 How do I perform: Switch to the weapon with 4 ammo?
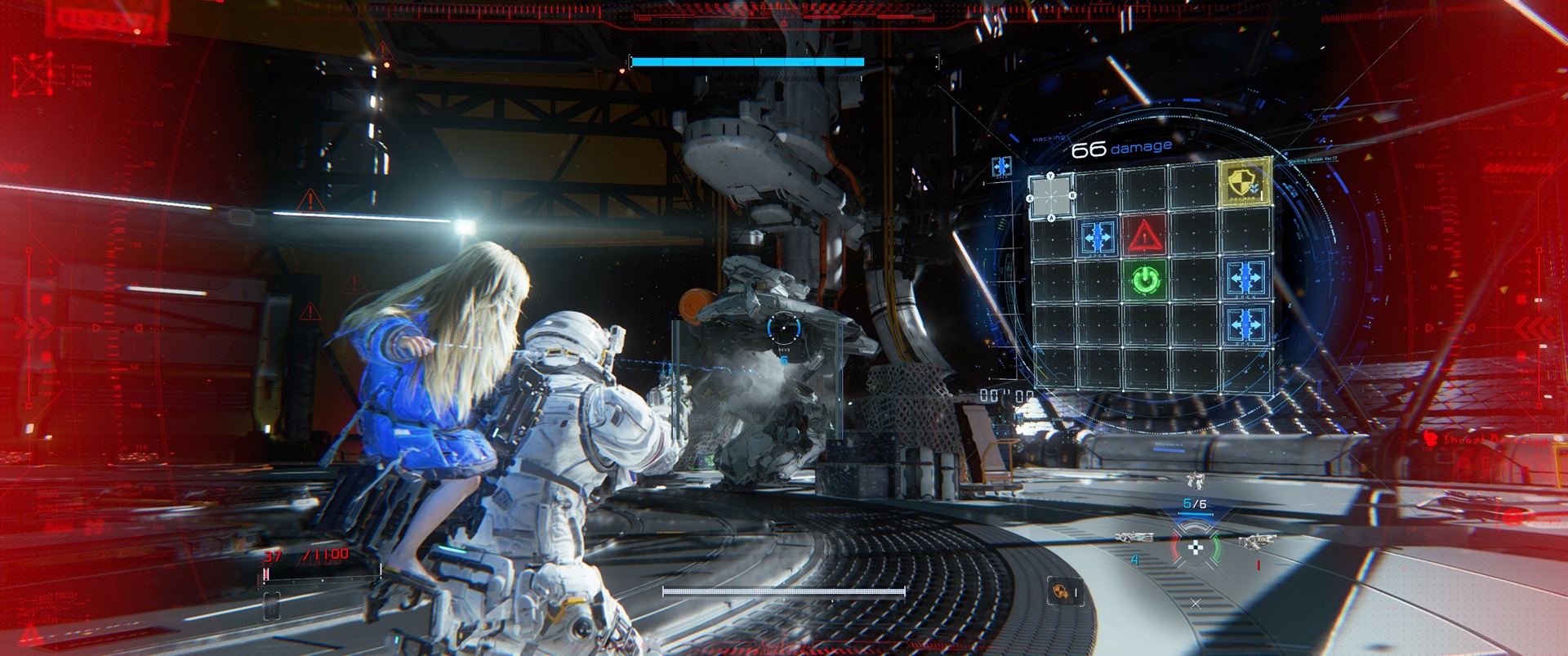(1136, 540)
